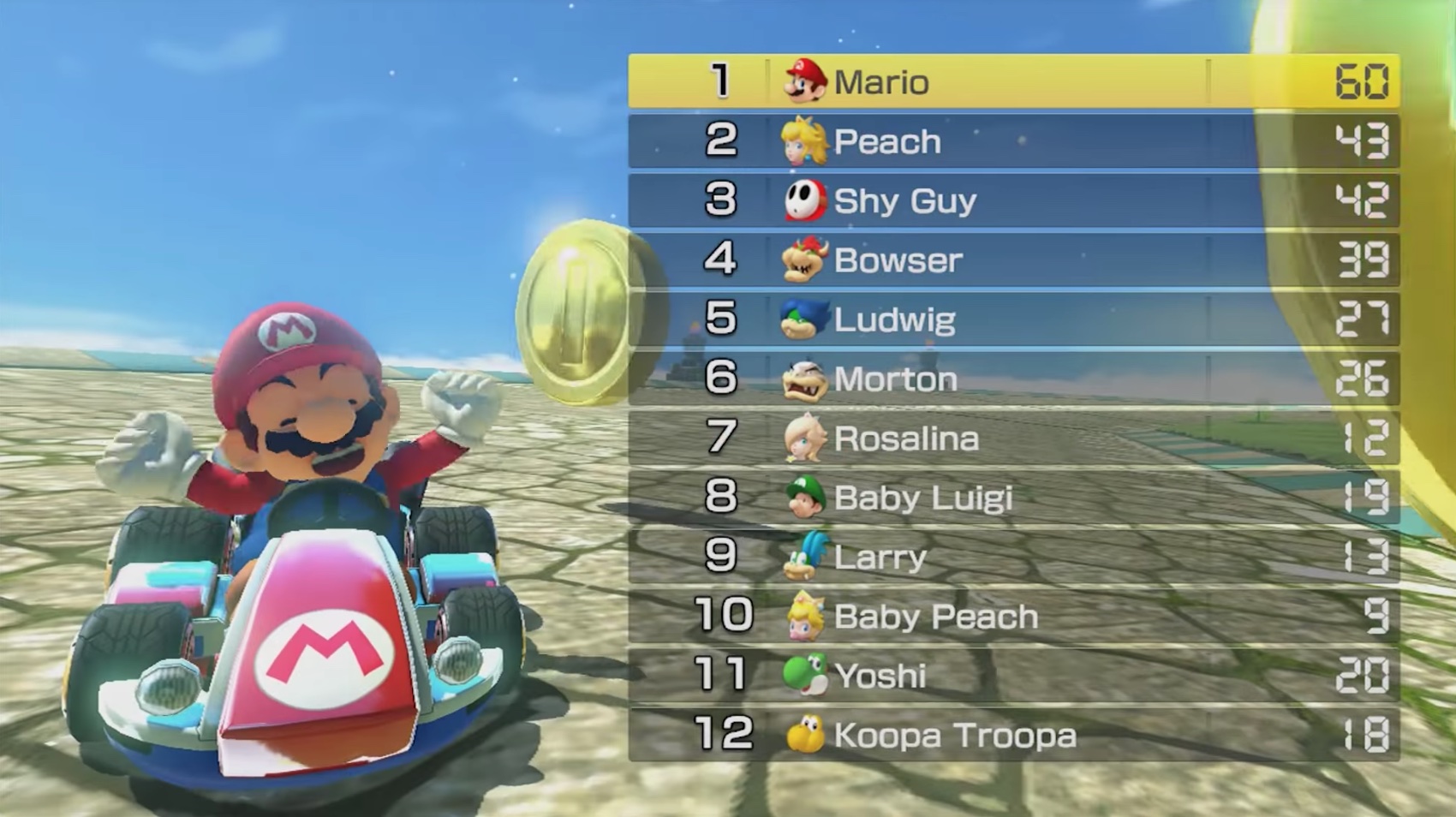Select Mario's character portrait icon
This screenshot has width=1456, height=817.
pos(803,82)
